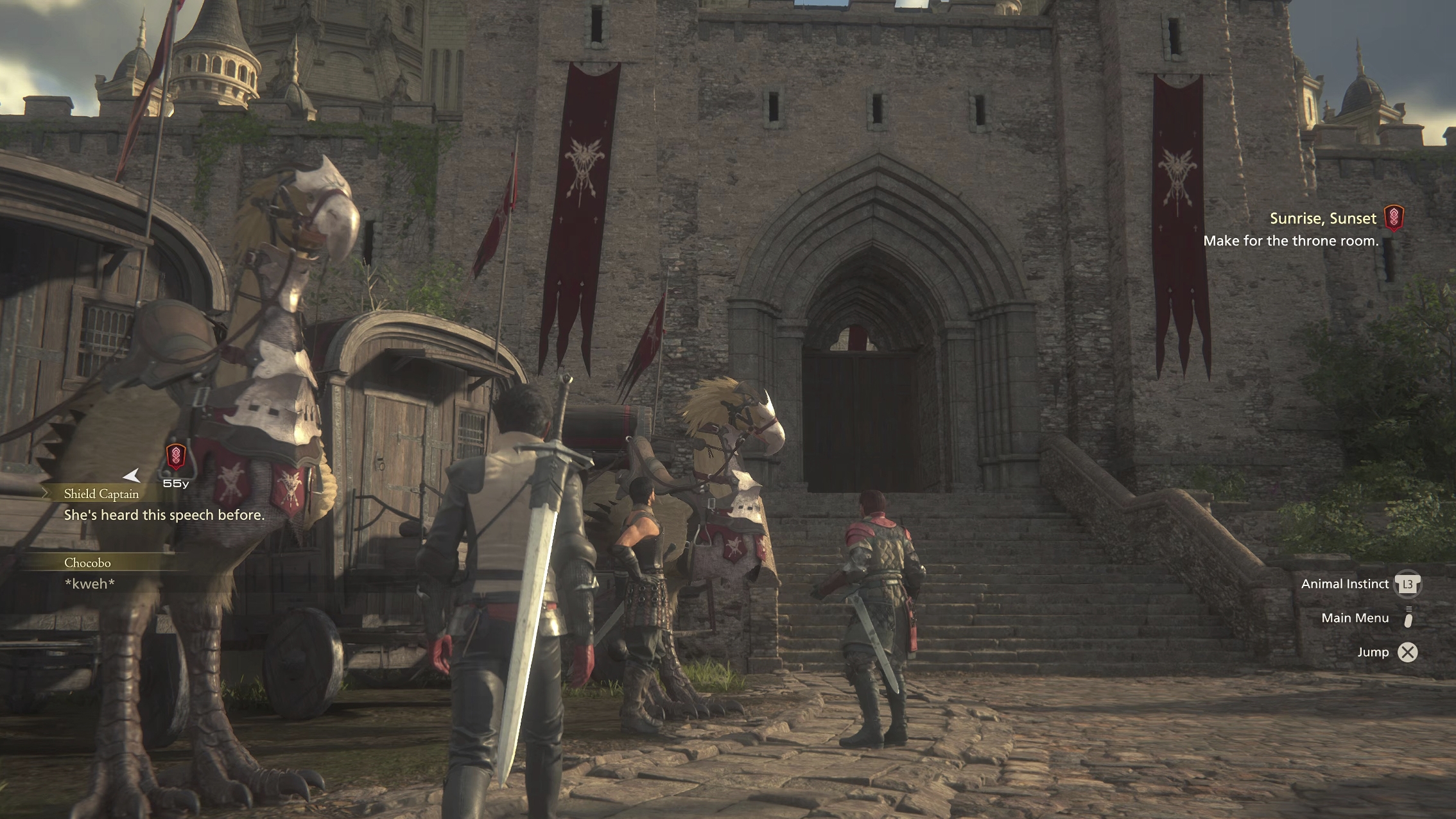Click the red waypoint marker showing 55y

pos(176,456)
